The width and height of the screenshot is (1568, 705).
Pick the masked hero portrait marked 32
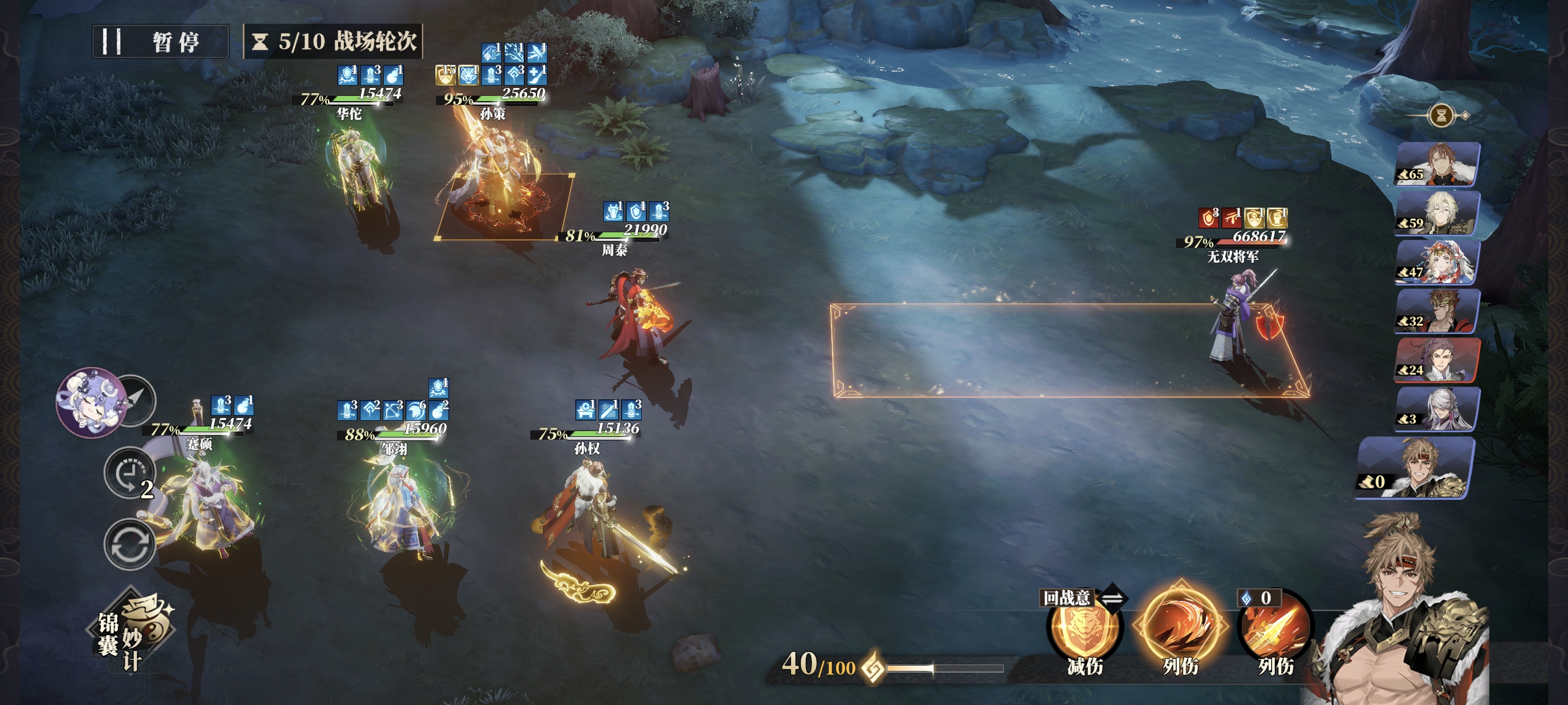point(1437,311)
